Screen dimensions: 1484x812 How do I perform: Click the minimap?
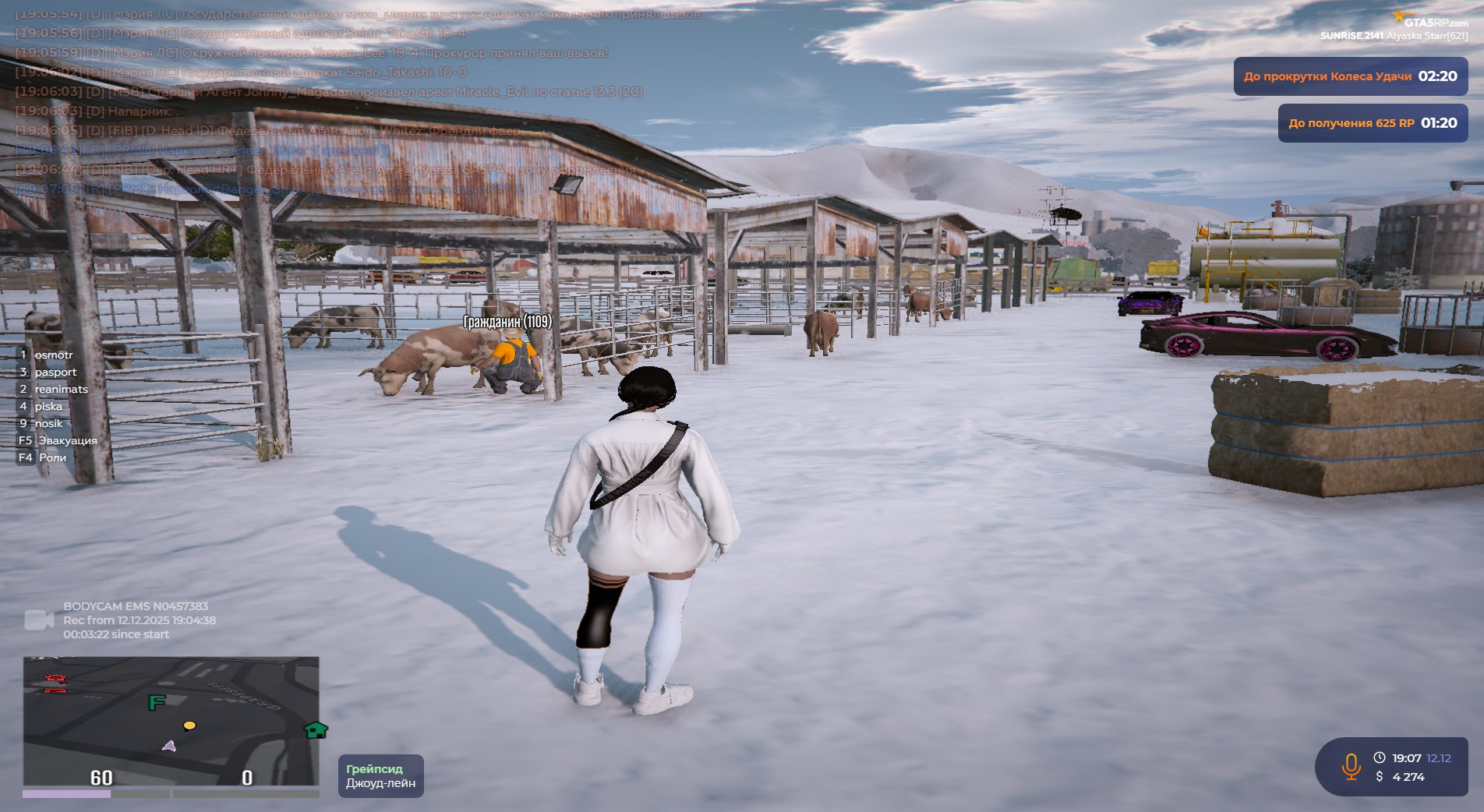[x=171, y=721]
